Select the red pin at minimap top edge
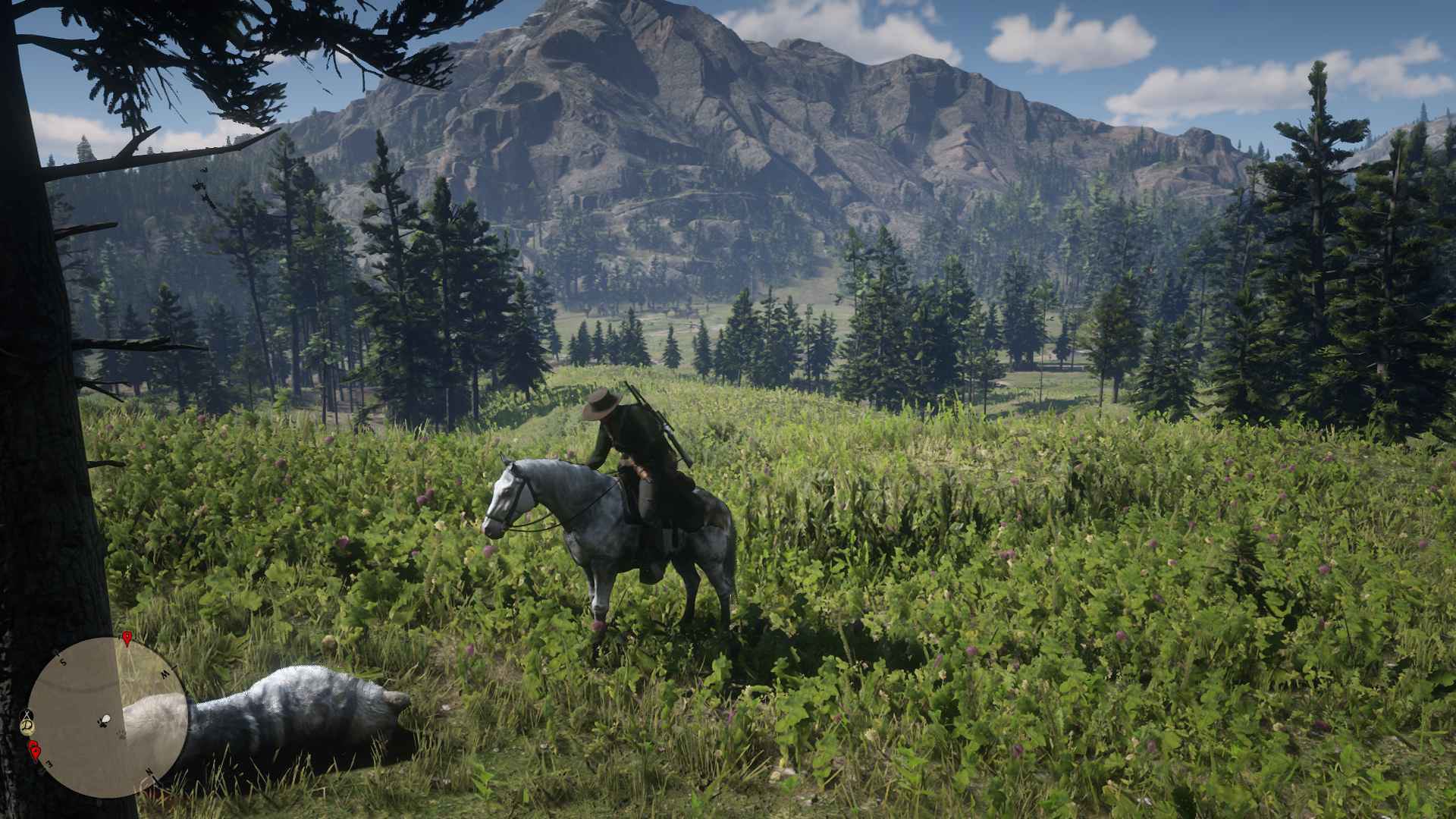Image resolution: width=1456 pixels, height=819 pixels. click(x=127, y=639)
